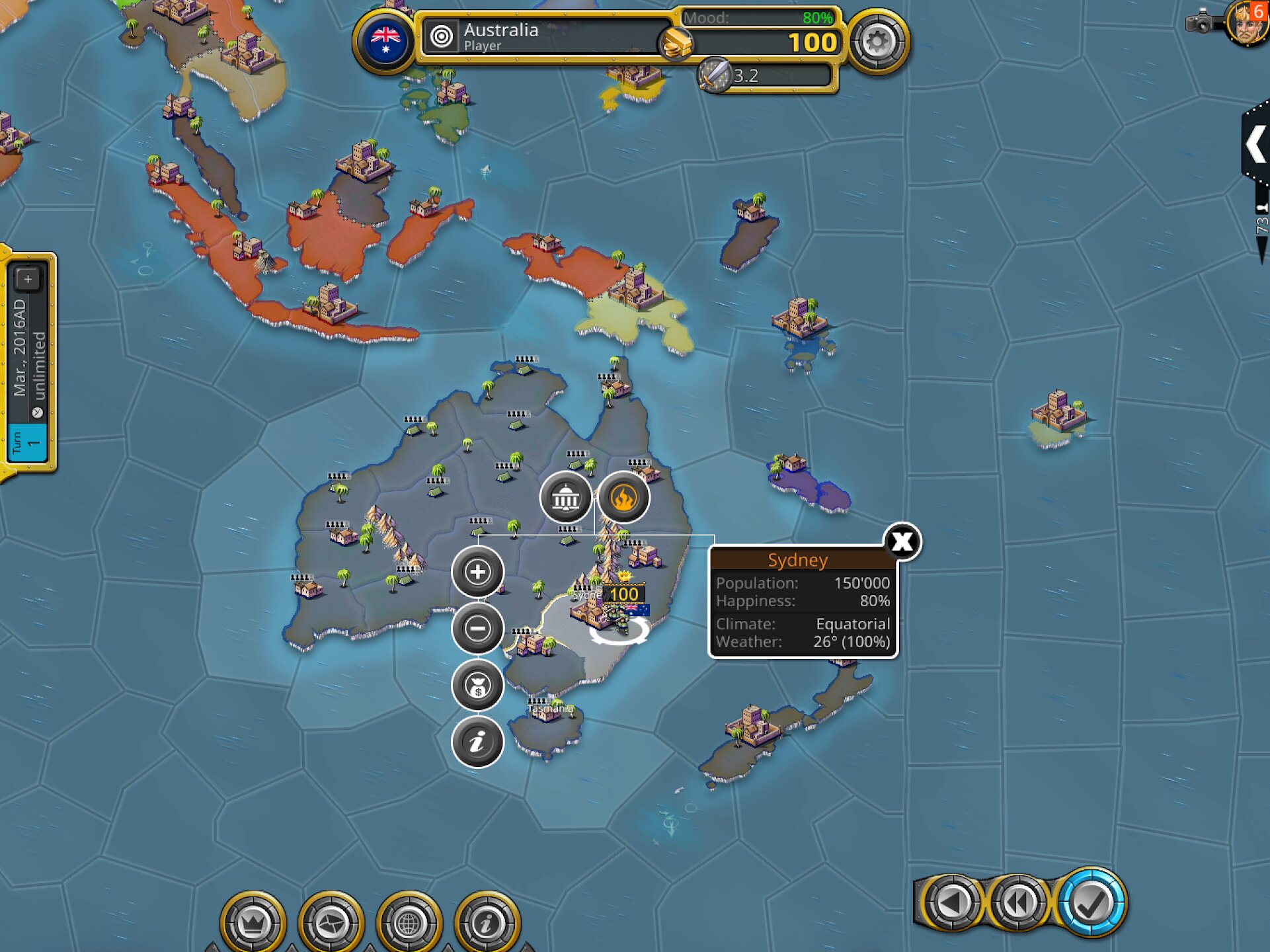This screenshot has height=952, width=1270.
Task: Open the leader portrait with notification badge
Action: [x=1246, y=24]
